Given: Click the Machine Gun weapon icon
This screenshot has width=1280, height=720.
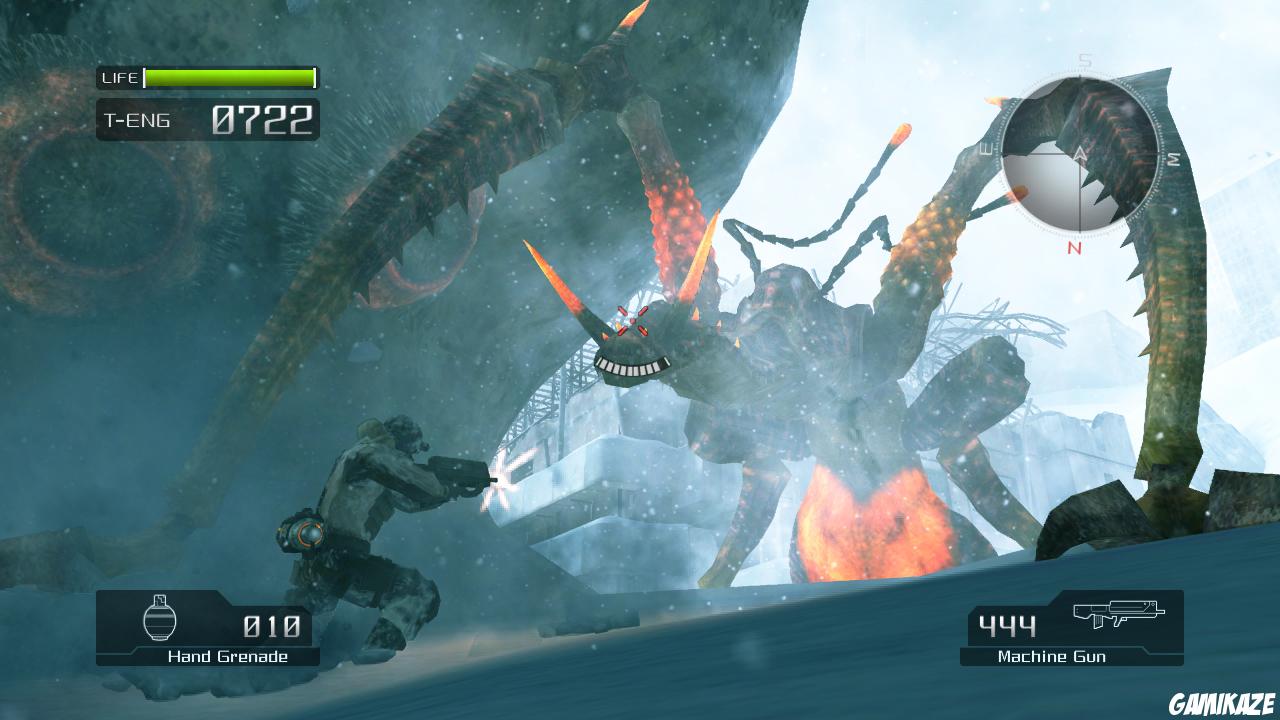Looking at the screenshot, I should point(1120,615).
